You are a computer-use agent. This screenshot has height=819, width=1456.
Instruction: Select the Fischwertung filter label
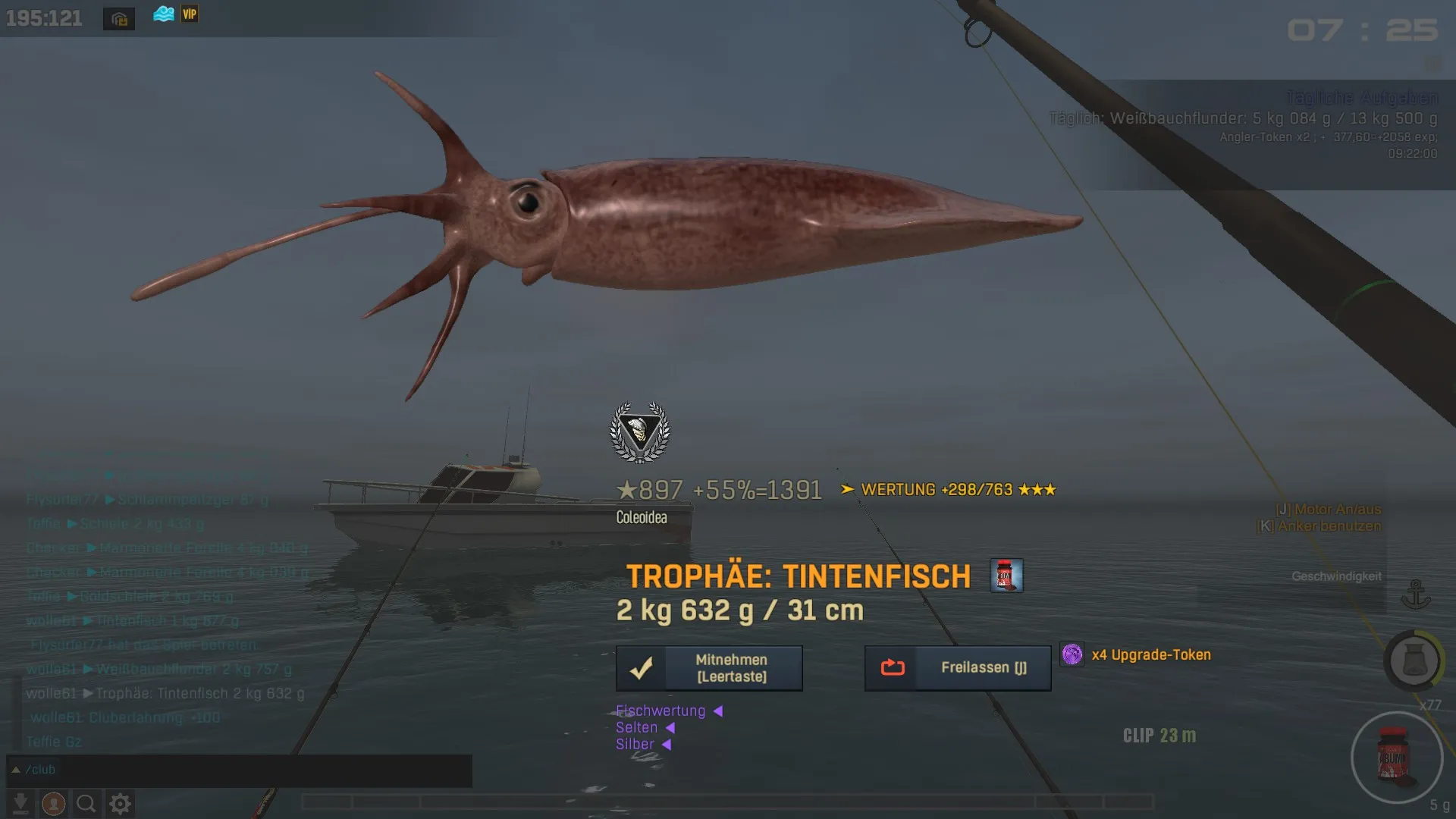tap(661, 711)
